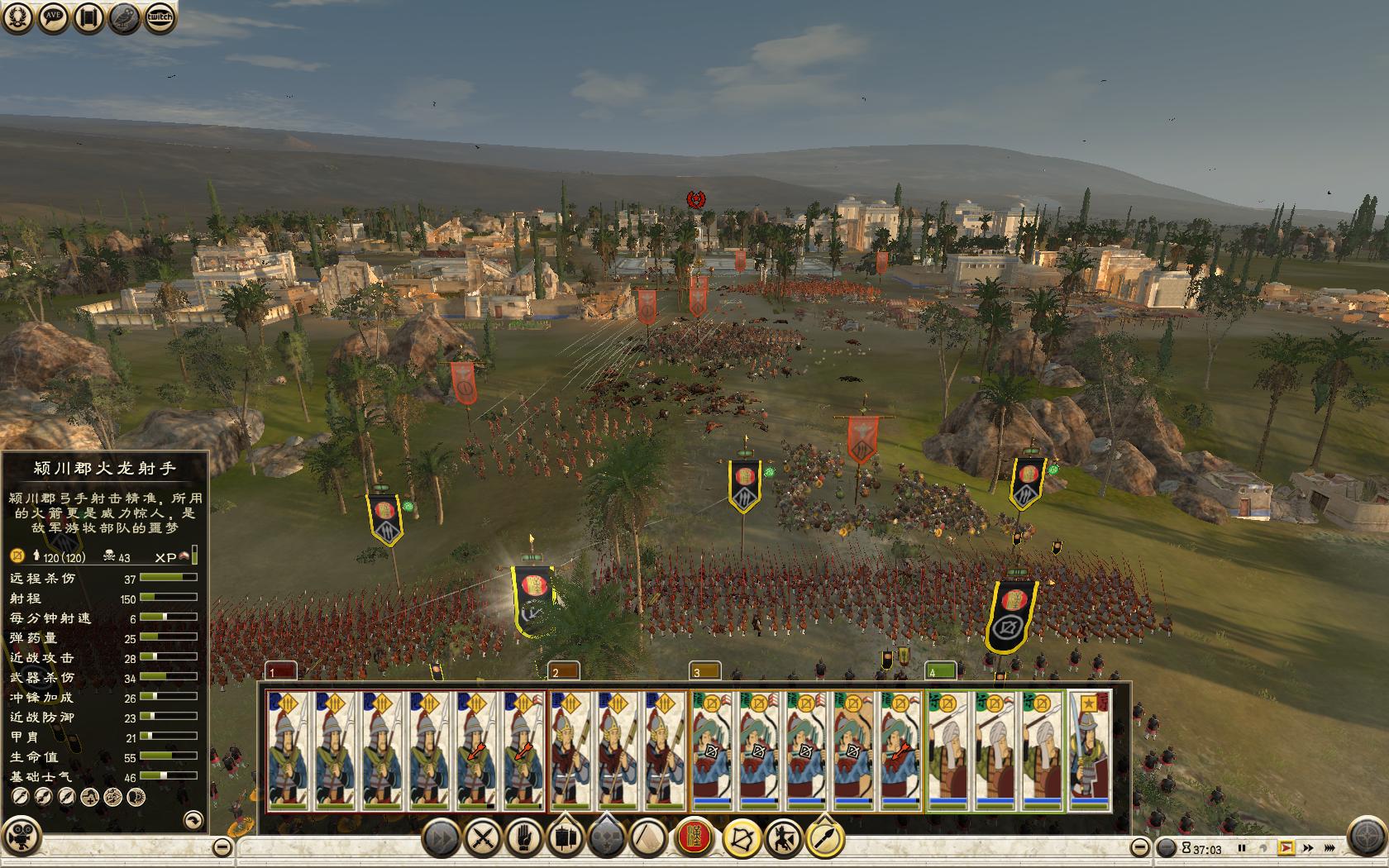Viewport: 1389px width, 868px height.
Task: Select group tab number 1
Action: pos(281,671)
